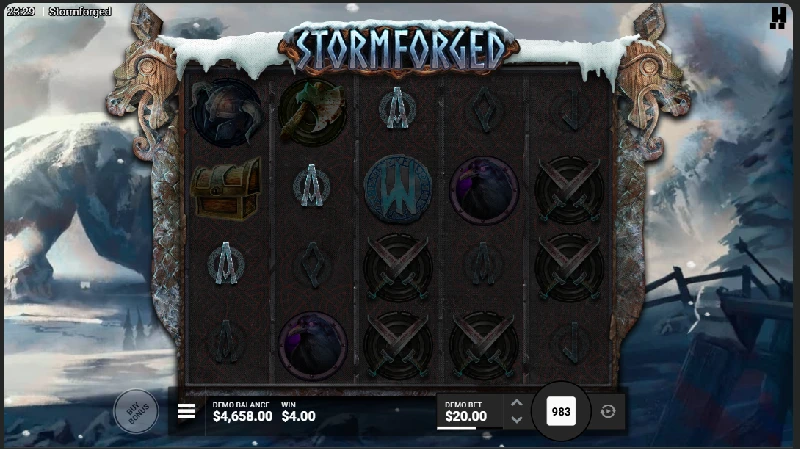Image resolution: width=800 pixels, height=449 pixels.
Task: Decrease the demo bet amount
Action: coord(516,420)
